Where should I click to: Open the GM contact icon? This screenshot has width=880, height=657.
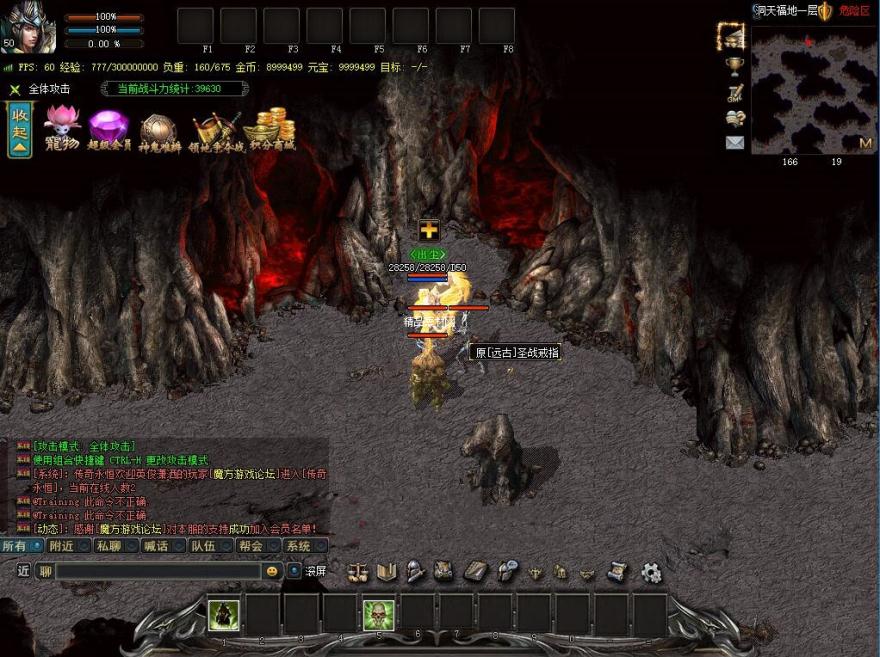[735, 93]
